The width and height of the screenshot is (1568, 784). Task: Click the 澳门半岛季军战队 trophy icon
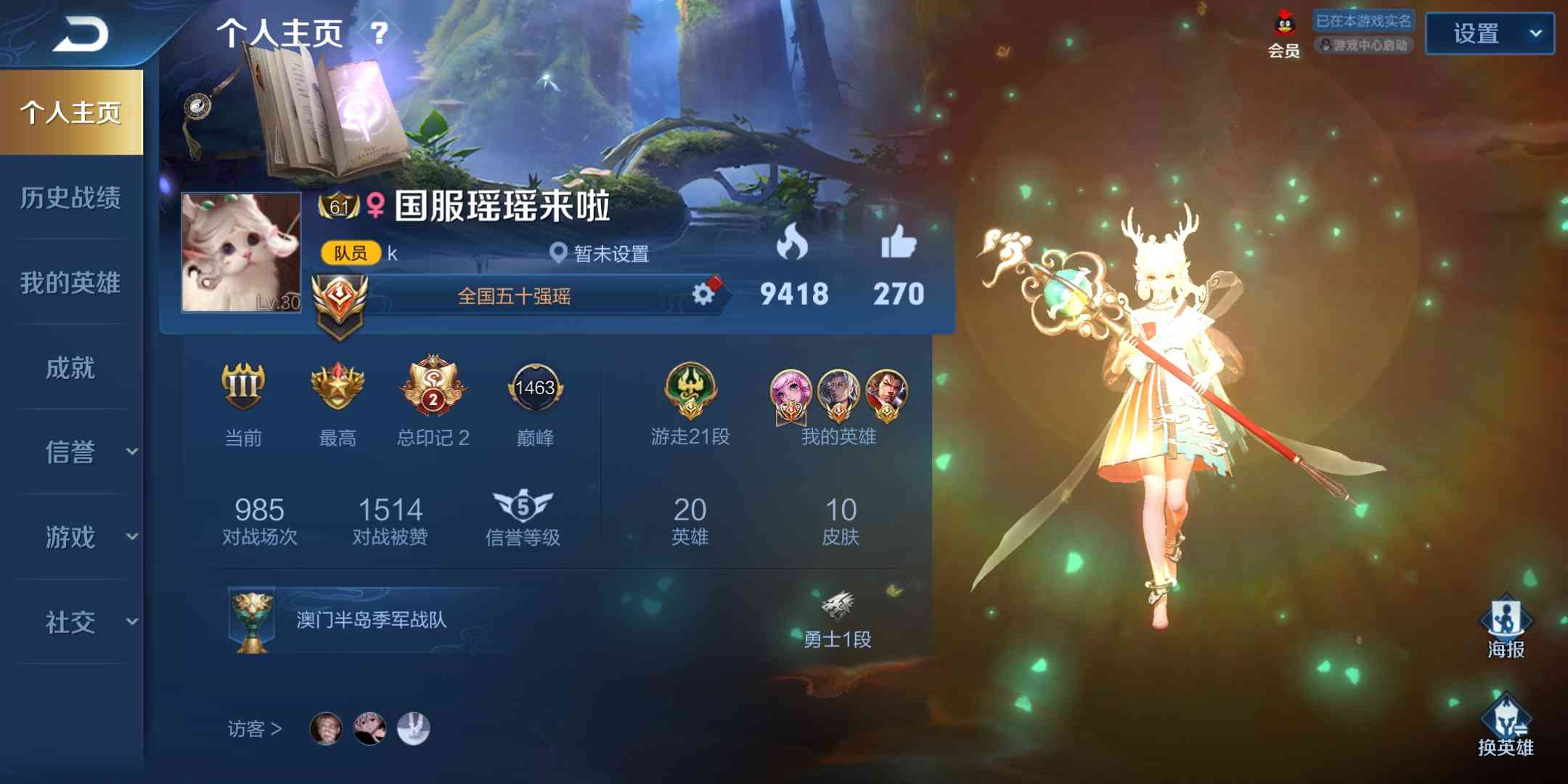click(x=253, y=621)
